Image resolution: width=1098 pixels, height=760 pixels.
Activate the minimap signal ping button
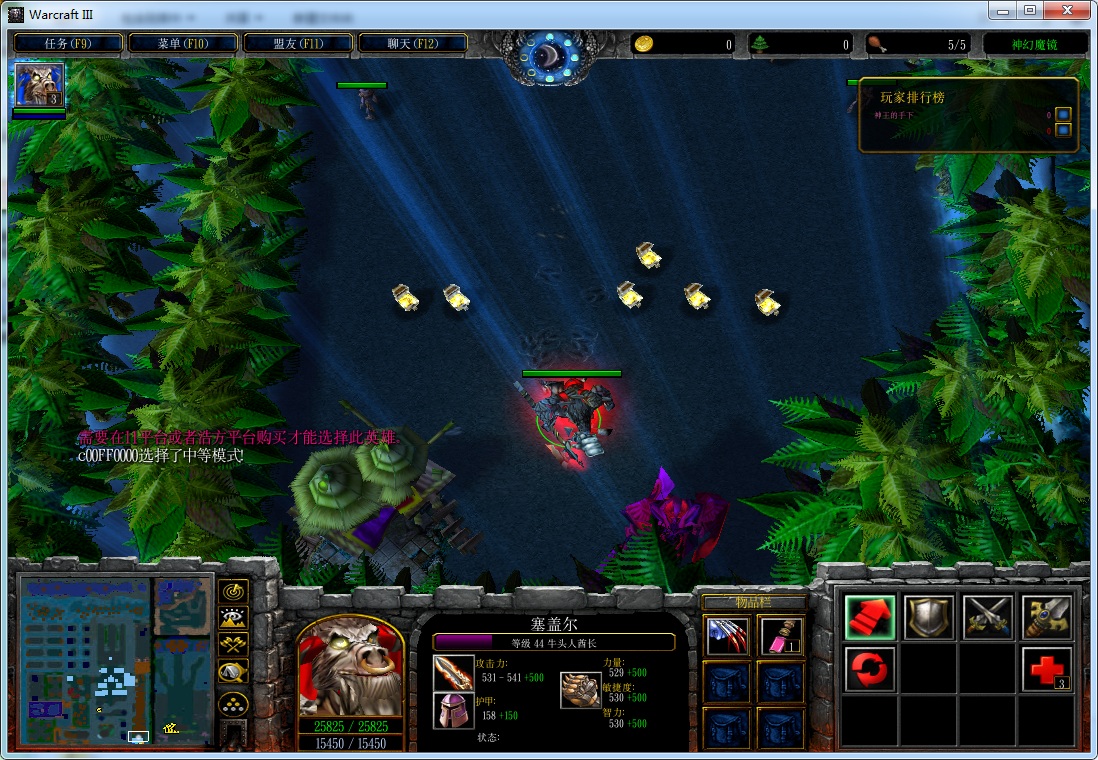point(233,592)
